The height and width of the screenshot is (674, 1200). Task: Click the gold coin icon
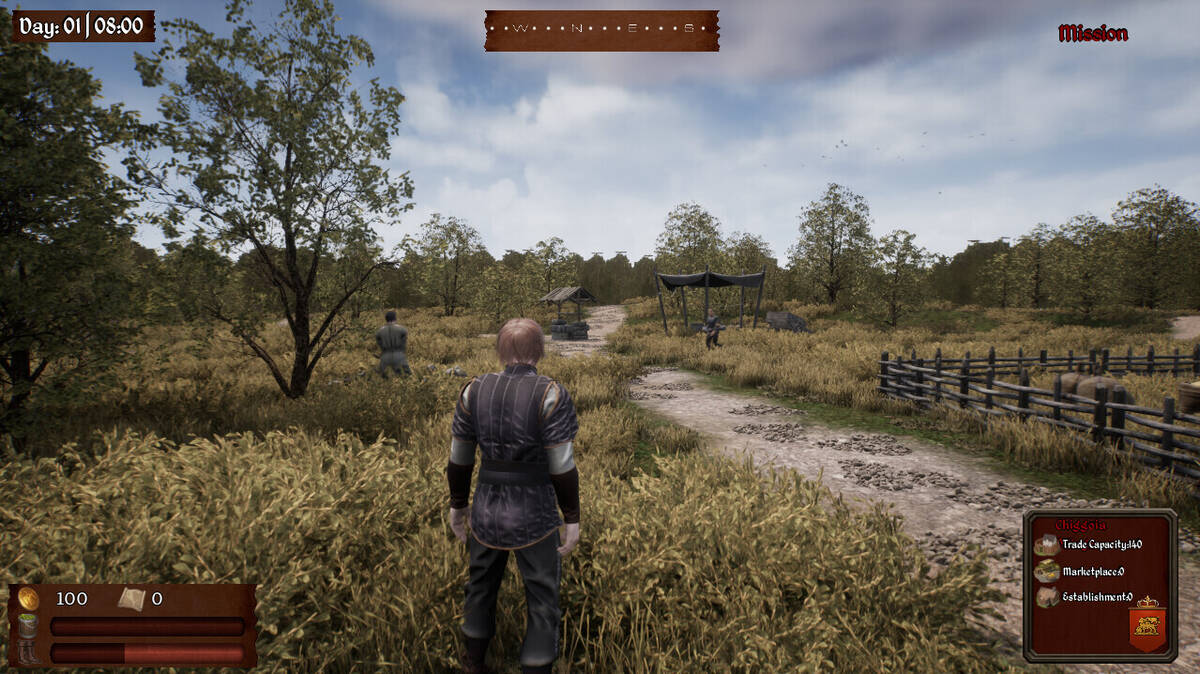pos(28,598)
